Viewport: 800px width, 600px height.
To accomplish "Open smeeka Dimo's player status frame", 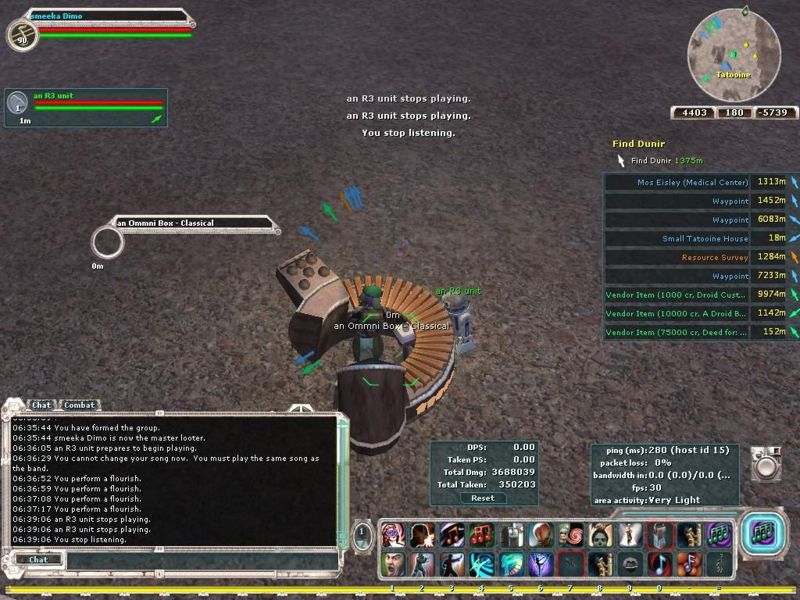I will (x=110, y=25).
